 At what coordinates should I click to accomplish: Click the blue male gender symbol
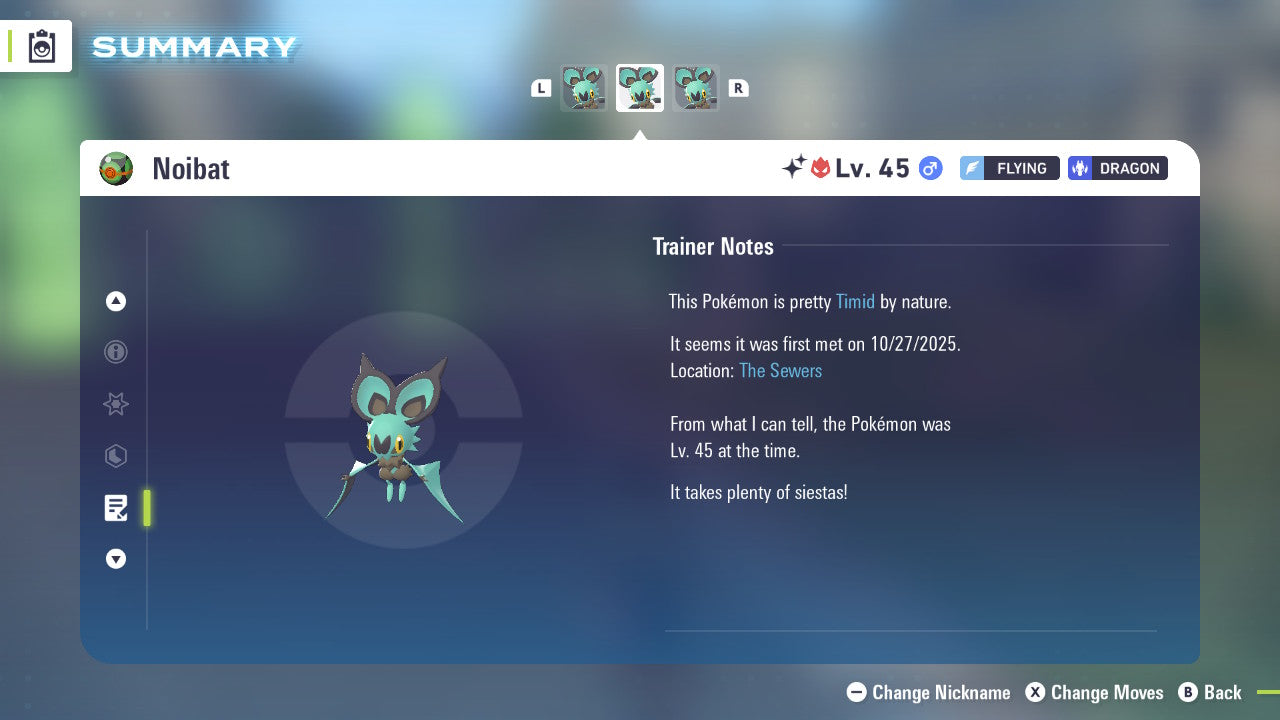pyautogui.click(x=929, y=168)
